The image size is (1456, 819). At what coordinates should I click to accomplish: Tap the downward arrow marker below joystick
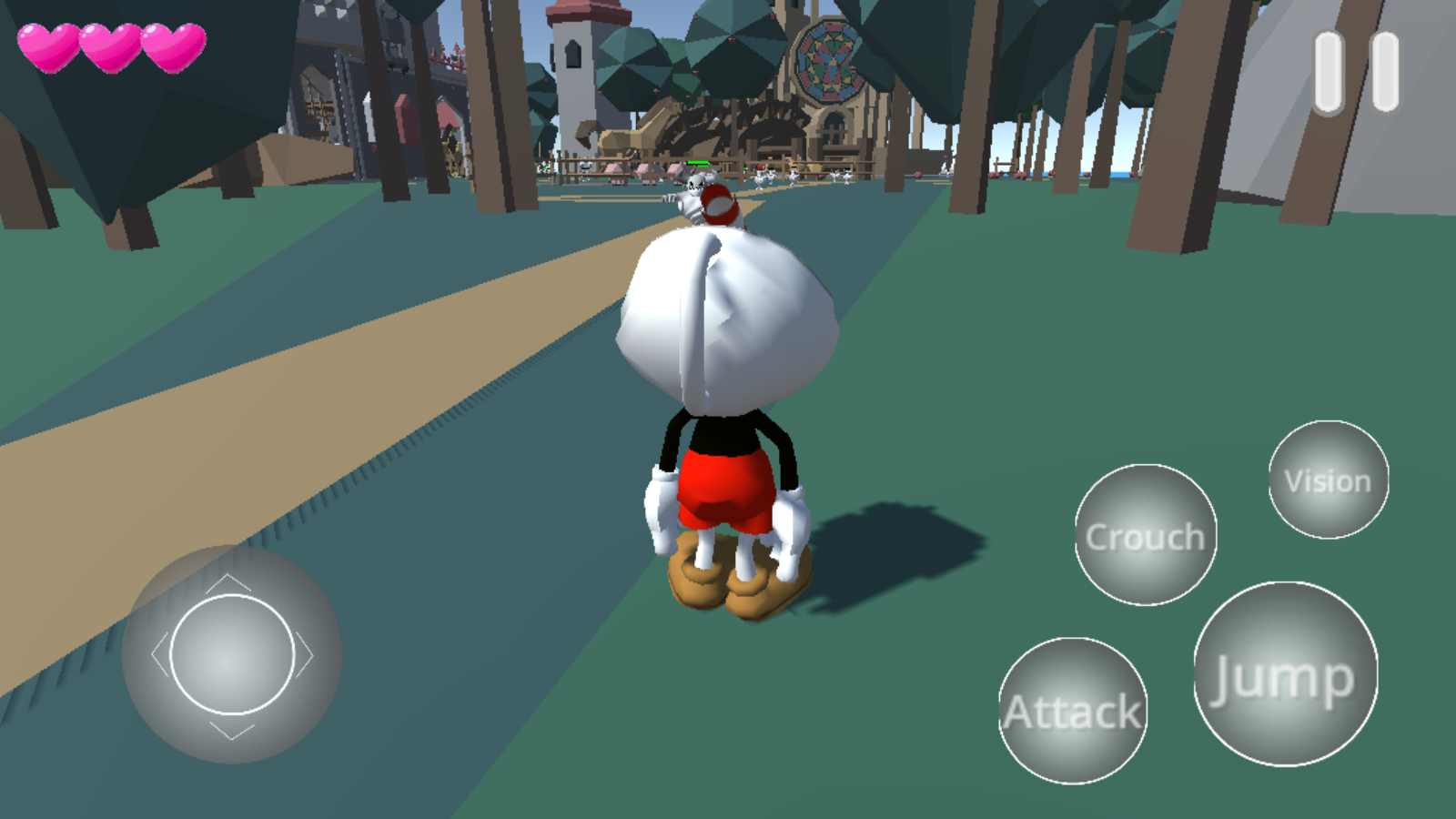[x=232, y=731]
